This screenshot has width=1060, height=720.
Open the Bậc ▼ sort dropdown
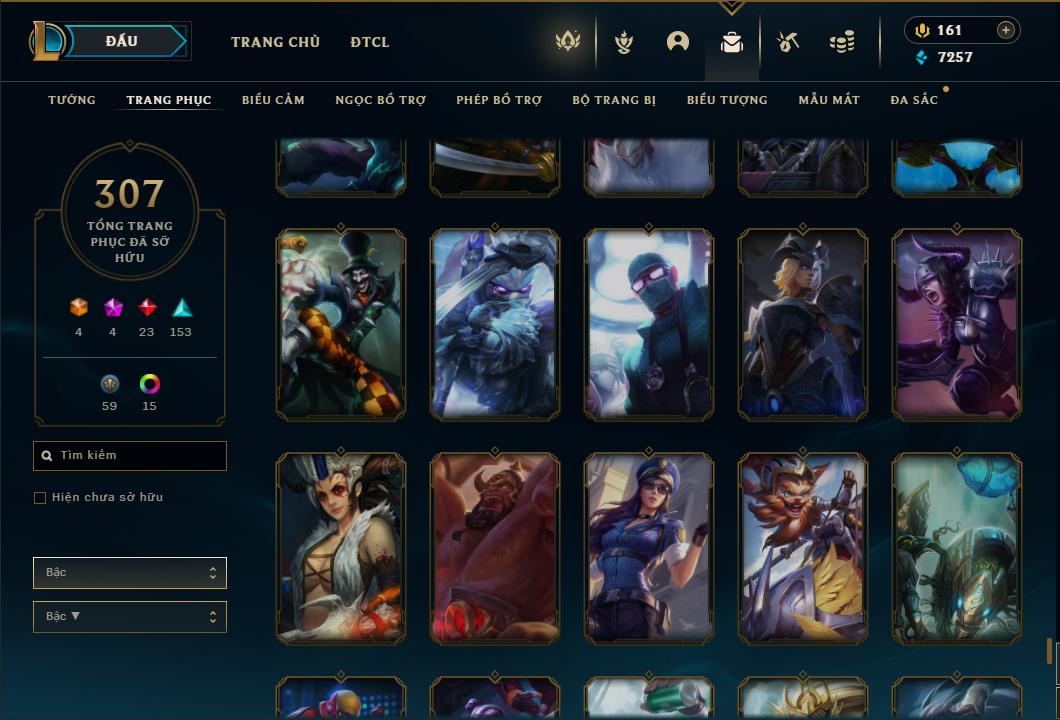(x=130, y=617)
